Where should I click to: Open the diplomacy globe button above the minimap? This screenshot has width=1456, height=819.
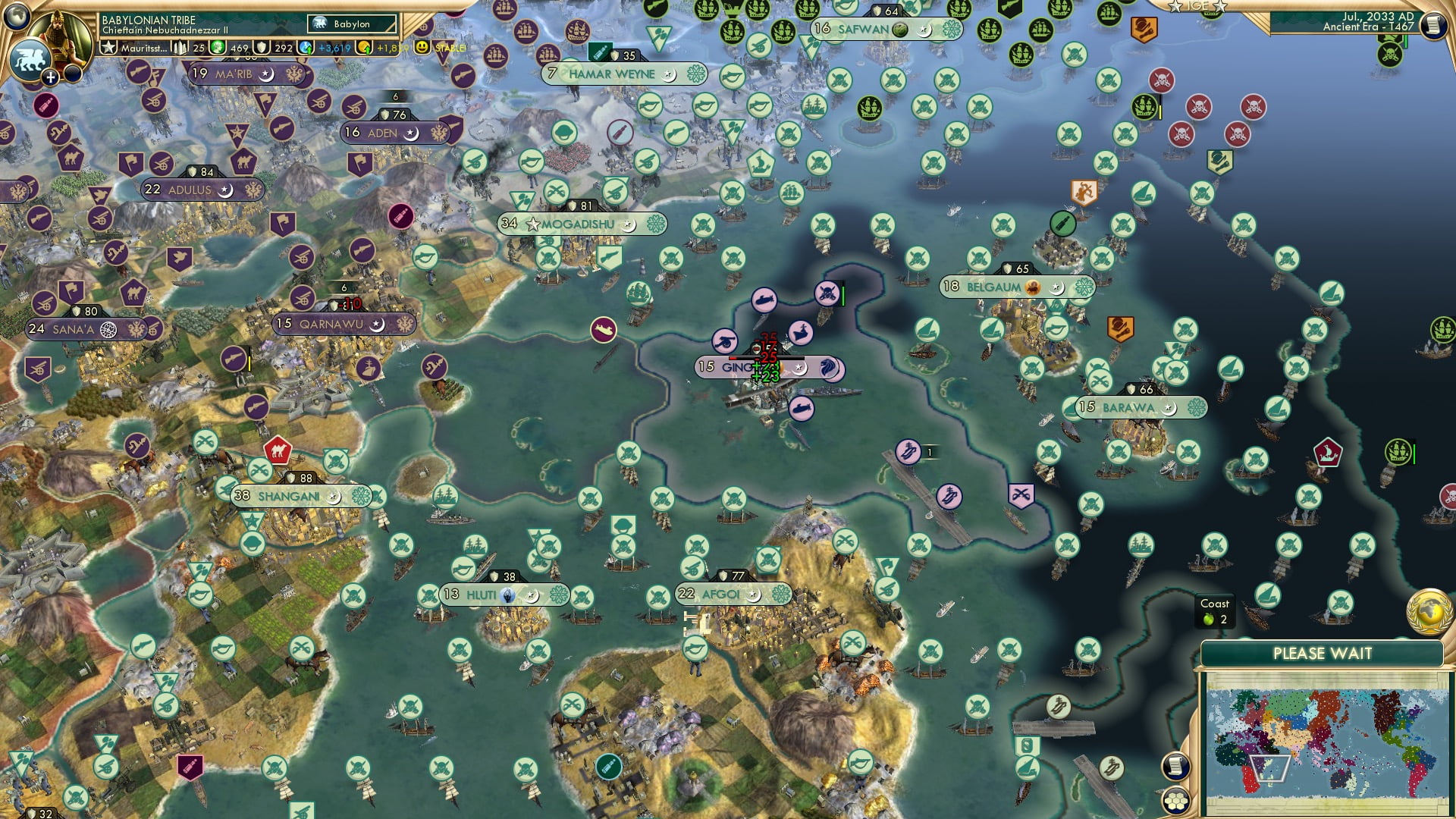click(x=1429, y=613)
